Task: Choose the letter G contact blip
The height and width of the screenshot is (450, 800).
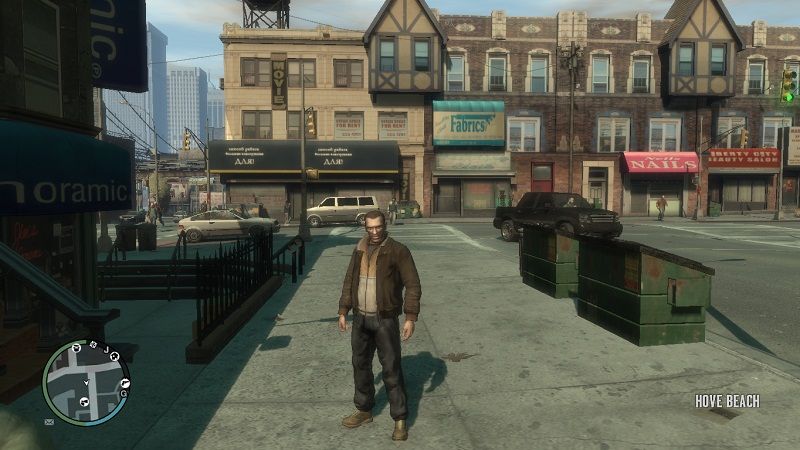Action: (x=124, y=394)
